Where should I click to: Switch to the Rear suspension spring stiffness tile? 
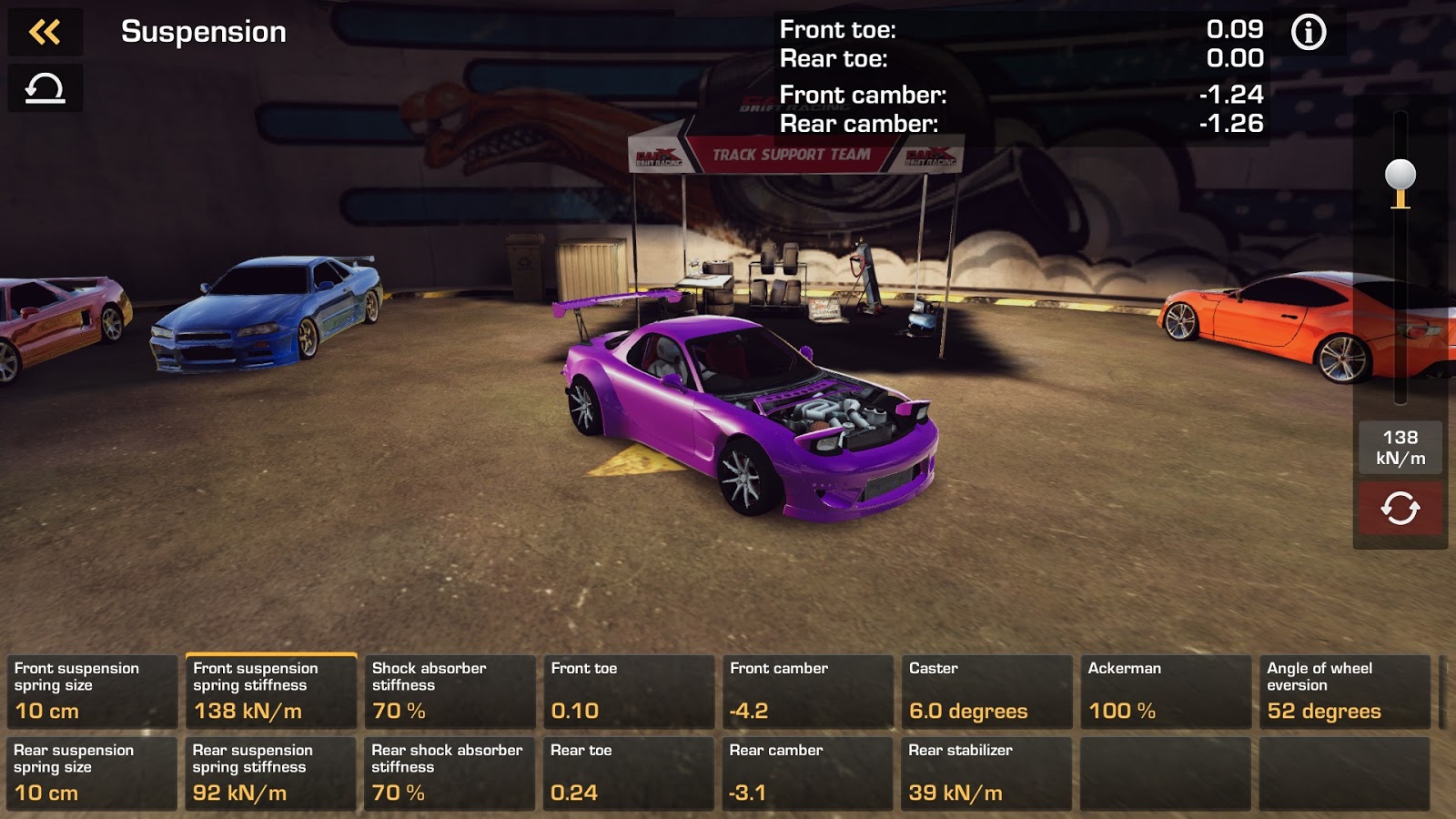click(x=270, y=773)
